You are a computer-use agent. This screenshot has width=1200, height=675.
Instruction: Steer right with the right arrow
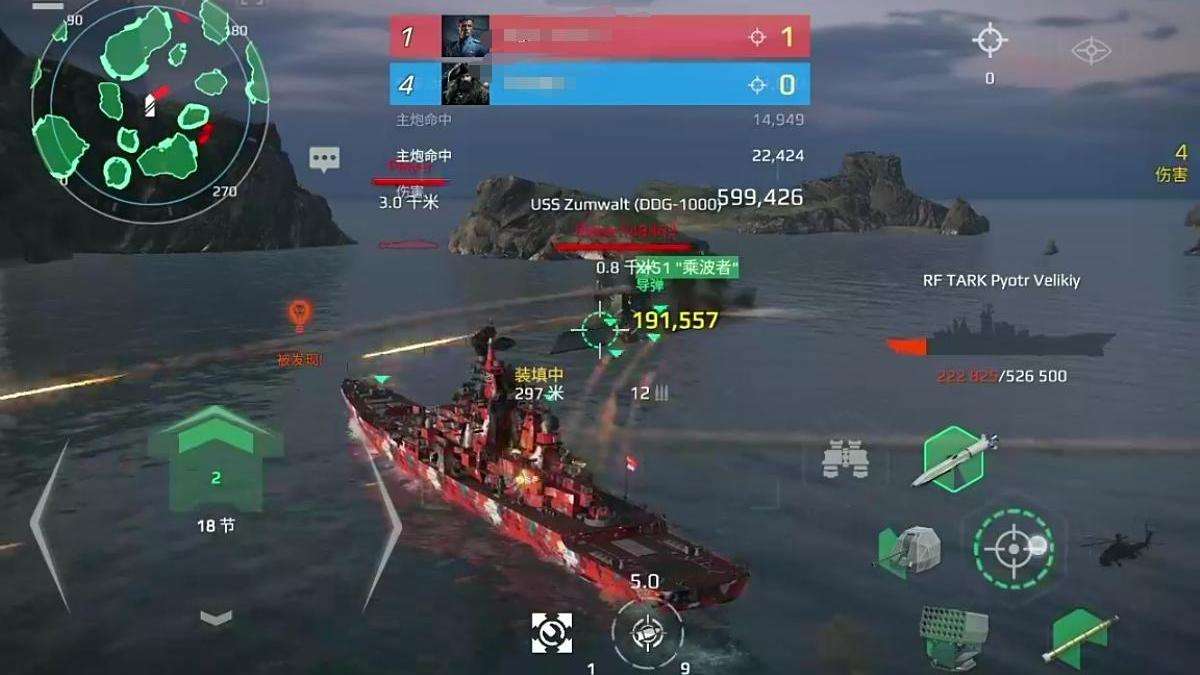(x=380, y=525)
